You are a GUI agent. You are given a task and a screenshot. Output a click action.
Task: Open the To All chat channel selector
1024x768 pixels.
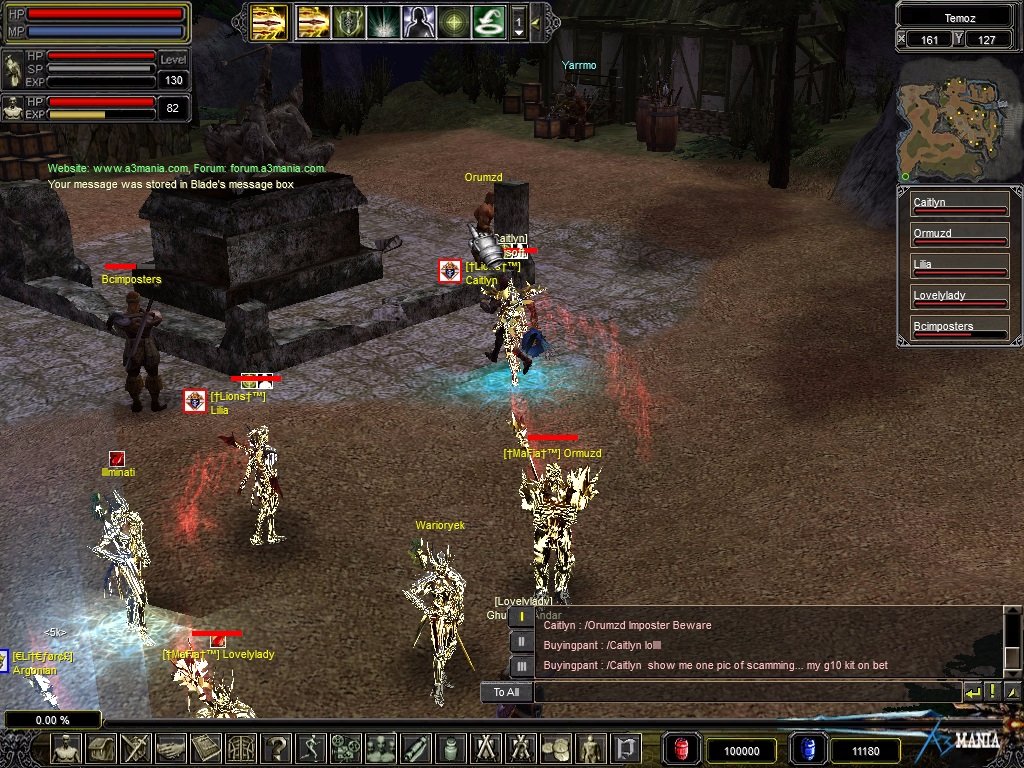coord(506,692)
